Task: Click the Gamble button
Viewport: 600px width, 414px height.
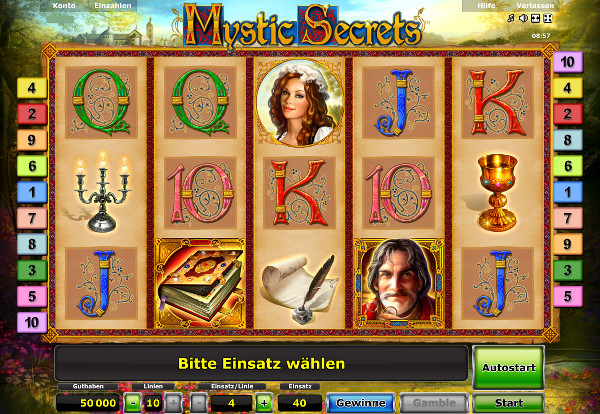Action: pyautogui.click(x=435, y=403)
